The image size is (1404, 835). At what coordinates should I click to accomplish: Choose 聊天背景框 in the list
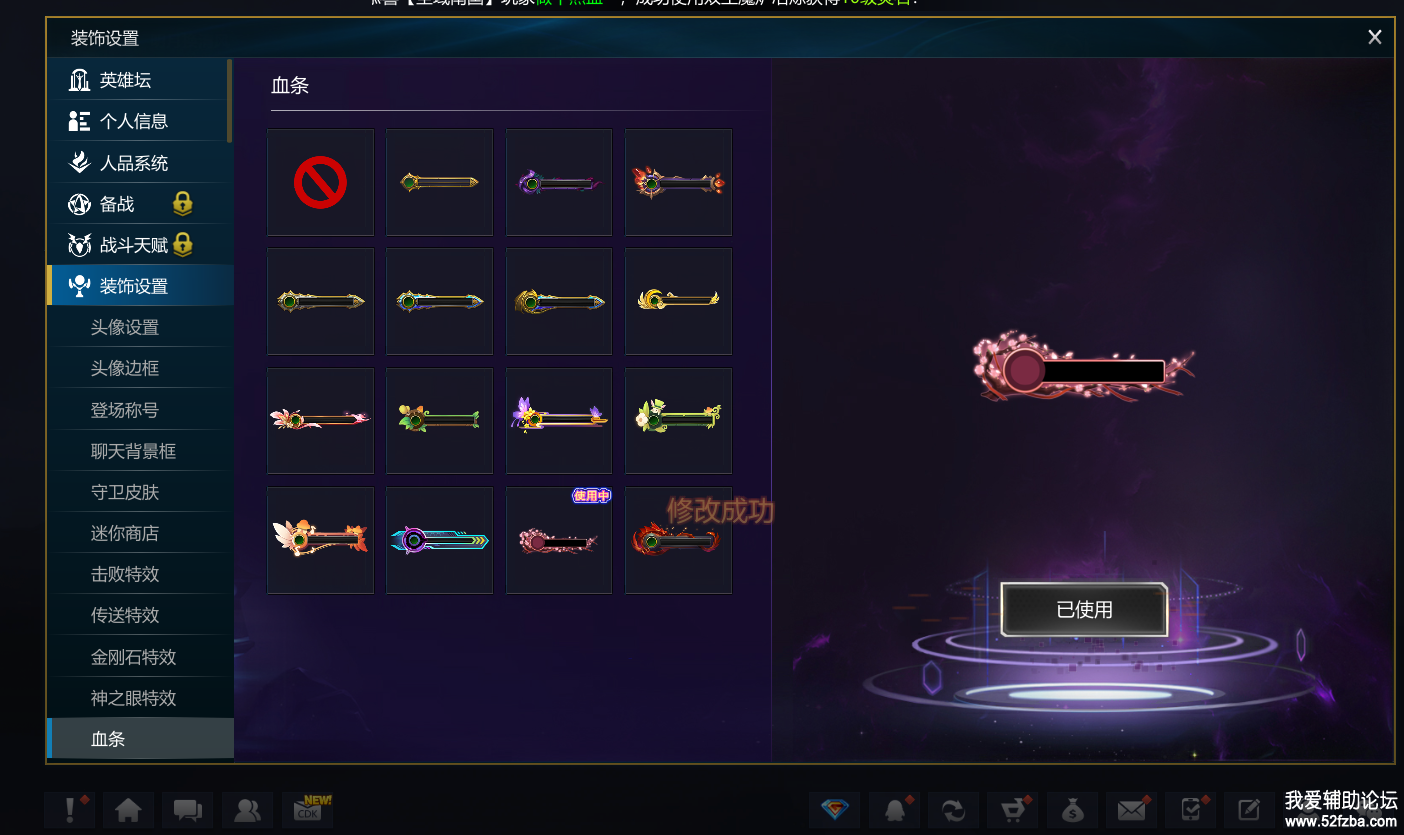133,451
